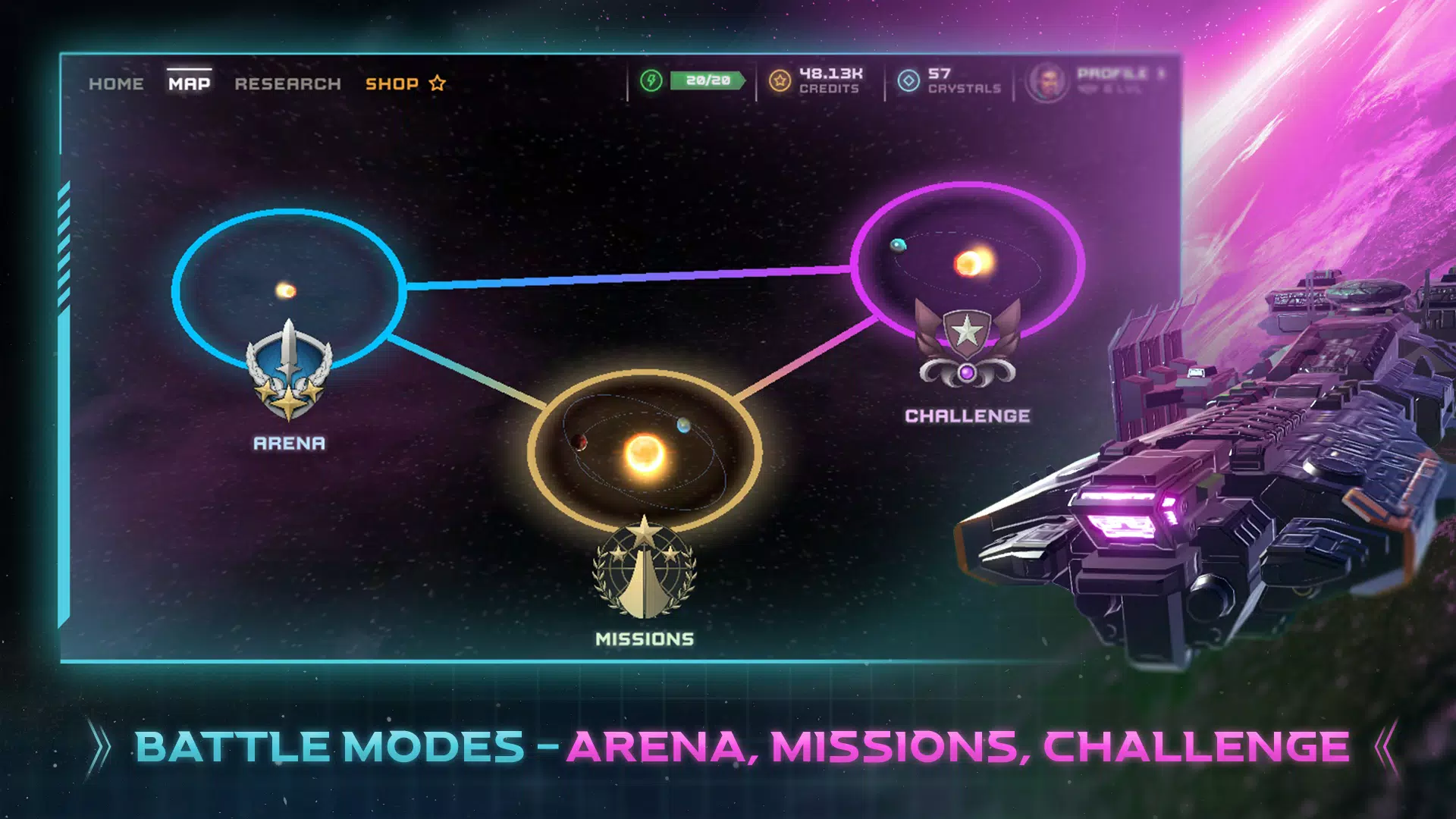The height and width of the screenshot is (819, 1456).
Task: Open the sun at the Missions system center
Action: click(644, 455)
